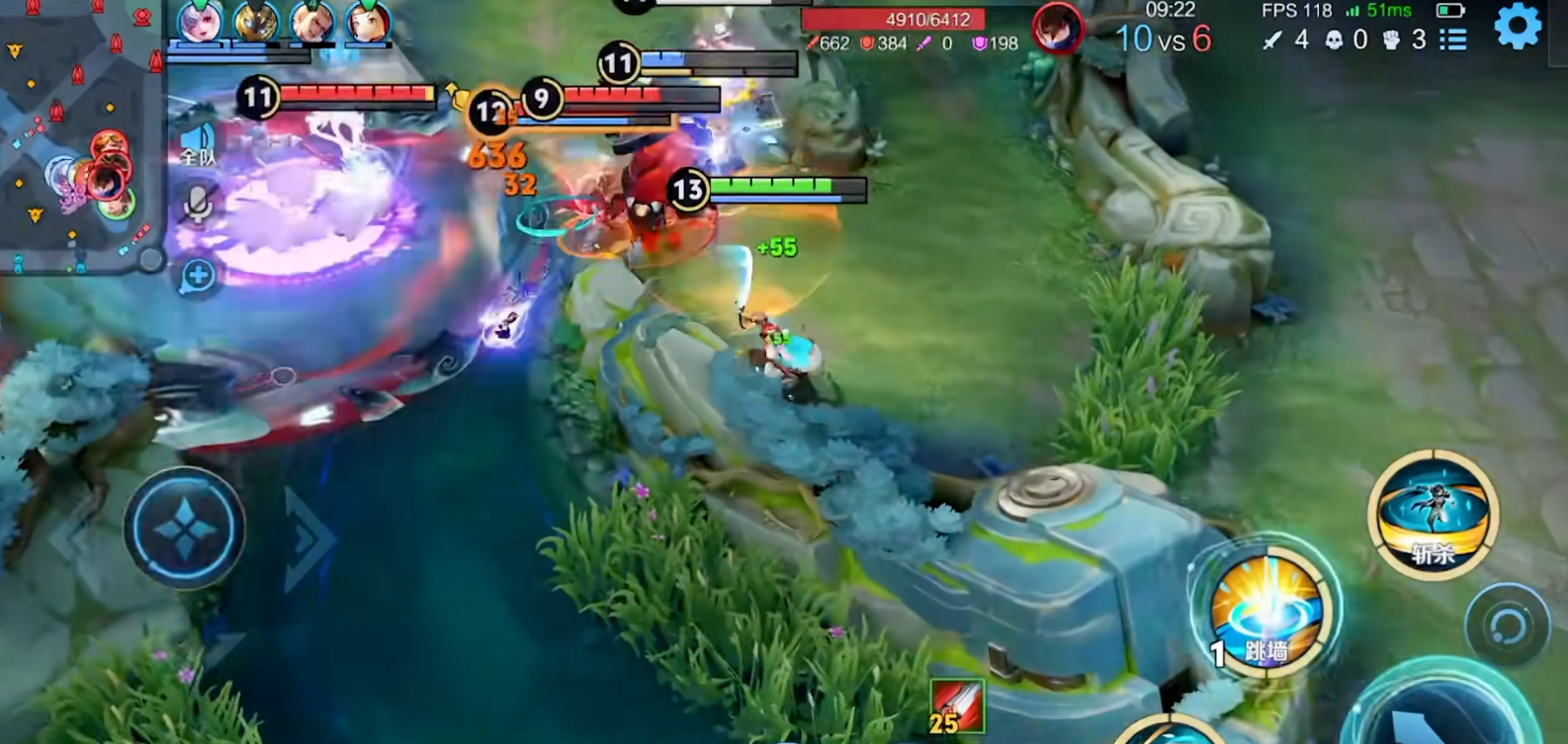
Task: Open the settings gear menu
Action: 1518,26
